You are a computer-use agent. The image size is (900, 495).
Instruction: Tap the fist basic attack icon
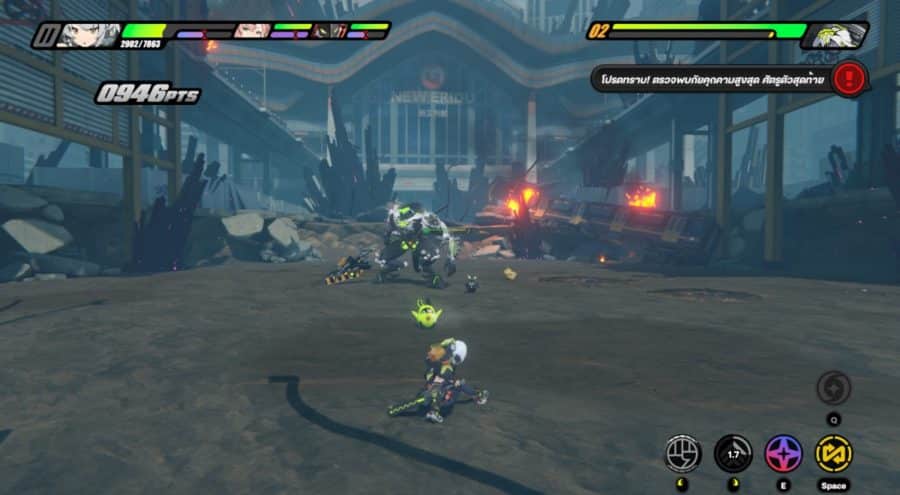click(683, 453)
